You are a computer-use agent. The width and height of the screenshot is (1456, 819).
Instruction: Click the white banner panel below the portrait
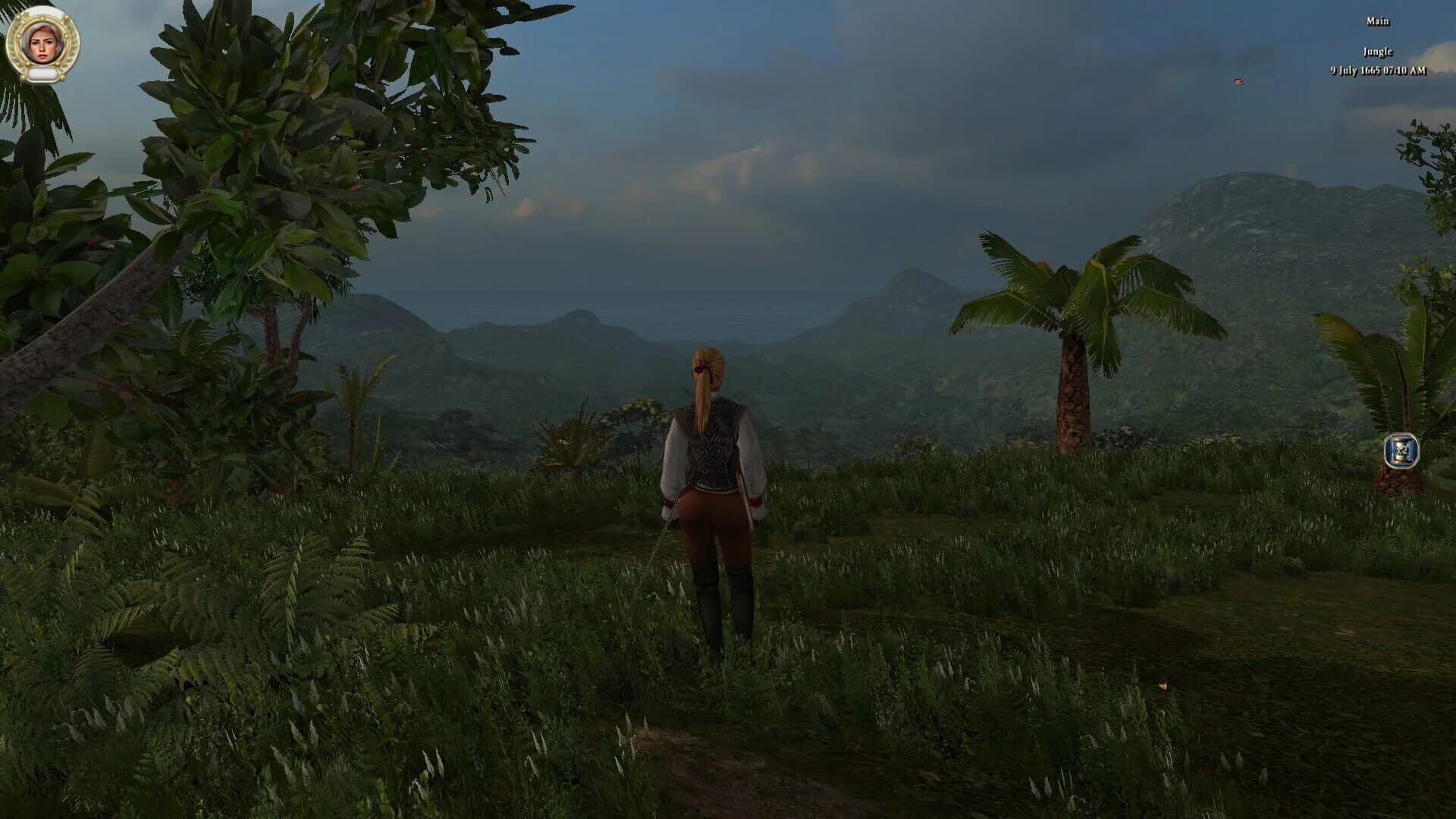coord(42,74)
